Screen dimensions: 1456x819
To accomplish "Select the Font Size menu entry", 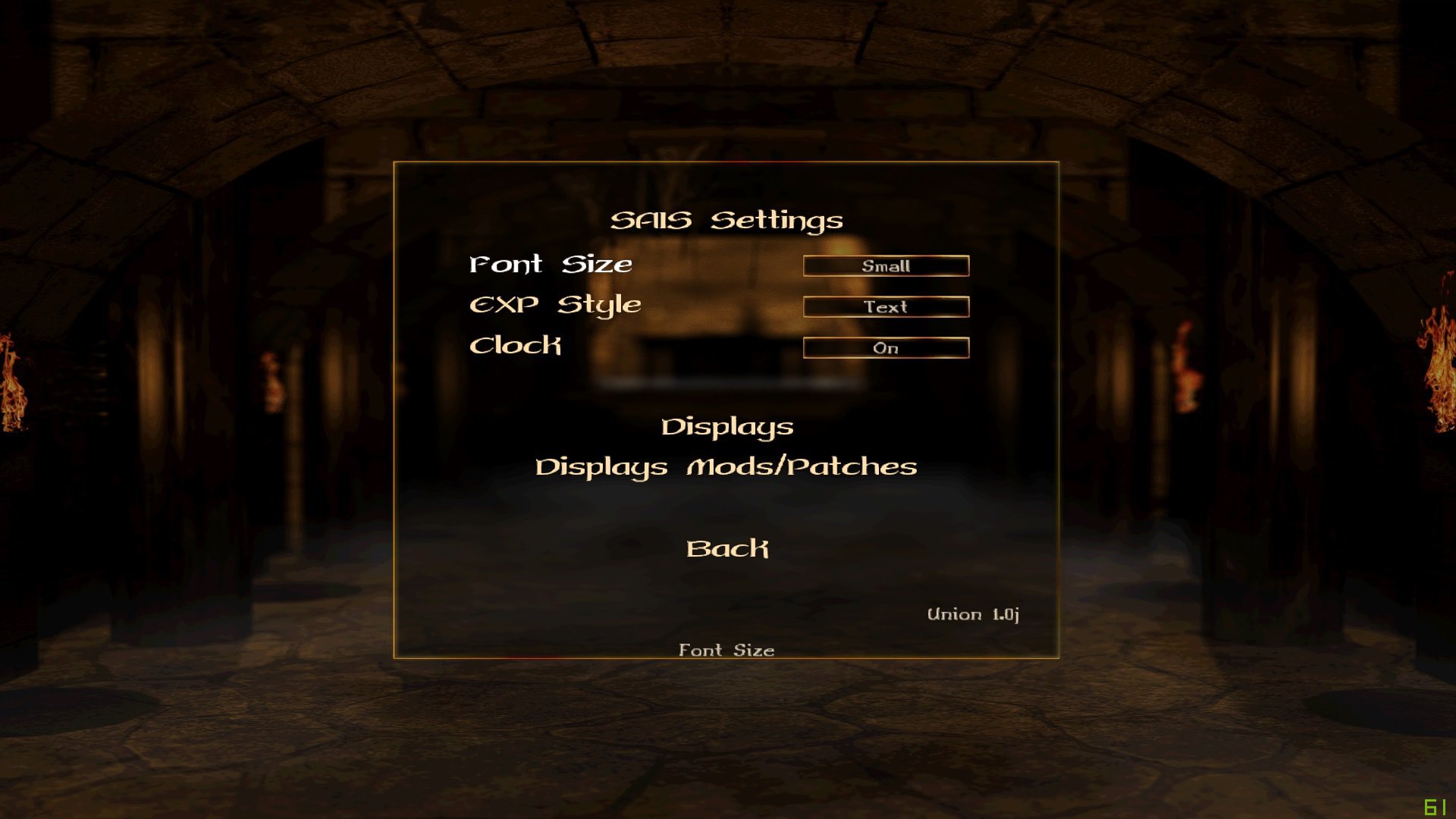I will (x=551, y=265).
